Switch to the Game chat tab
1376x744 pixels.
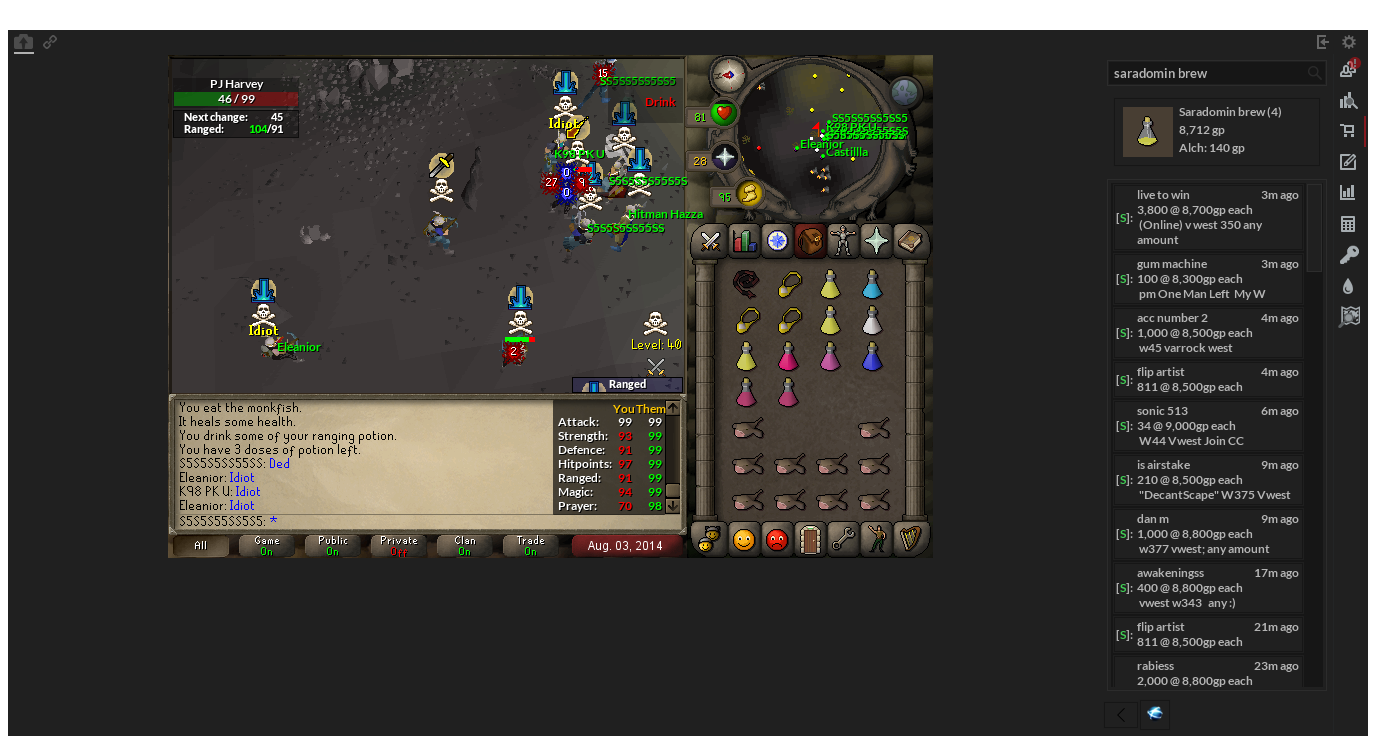pos(266,544)
